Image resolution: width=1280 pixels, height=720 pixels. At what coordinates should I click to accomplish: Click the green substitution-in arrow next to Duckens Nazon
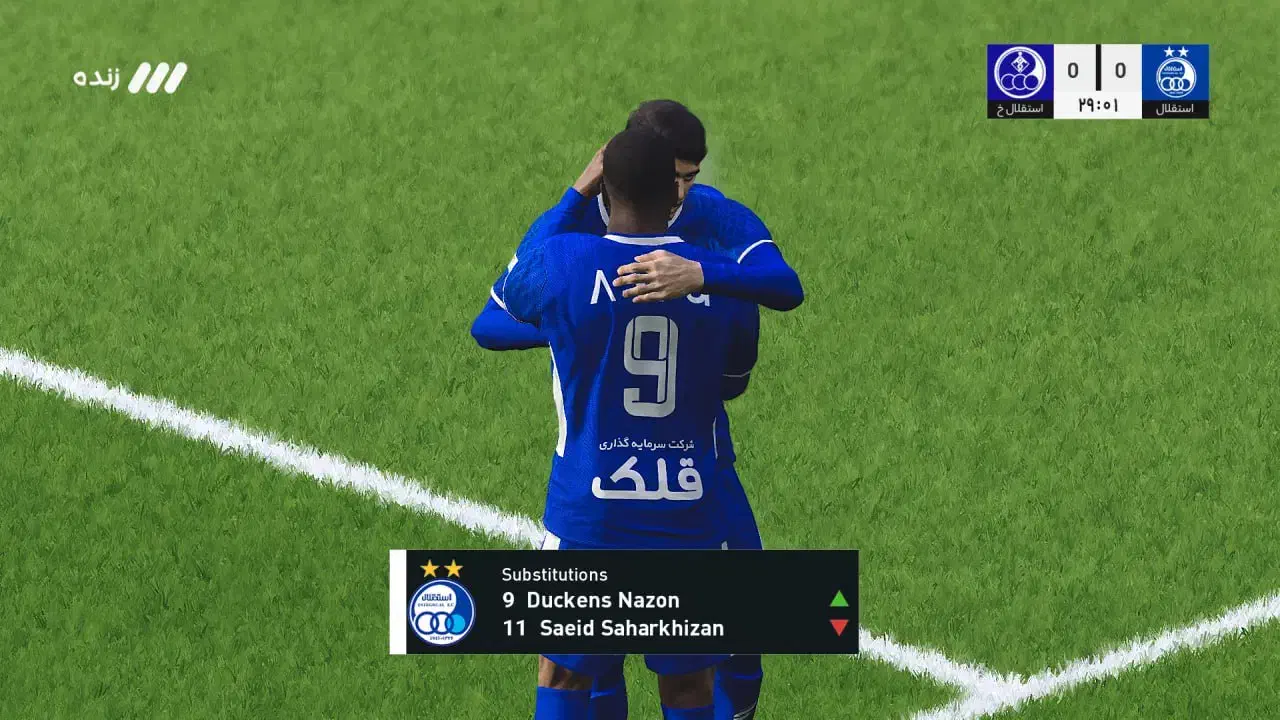pyautogui.click(x=838, y=598)
